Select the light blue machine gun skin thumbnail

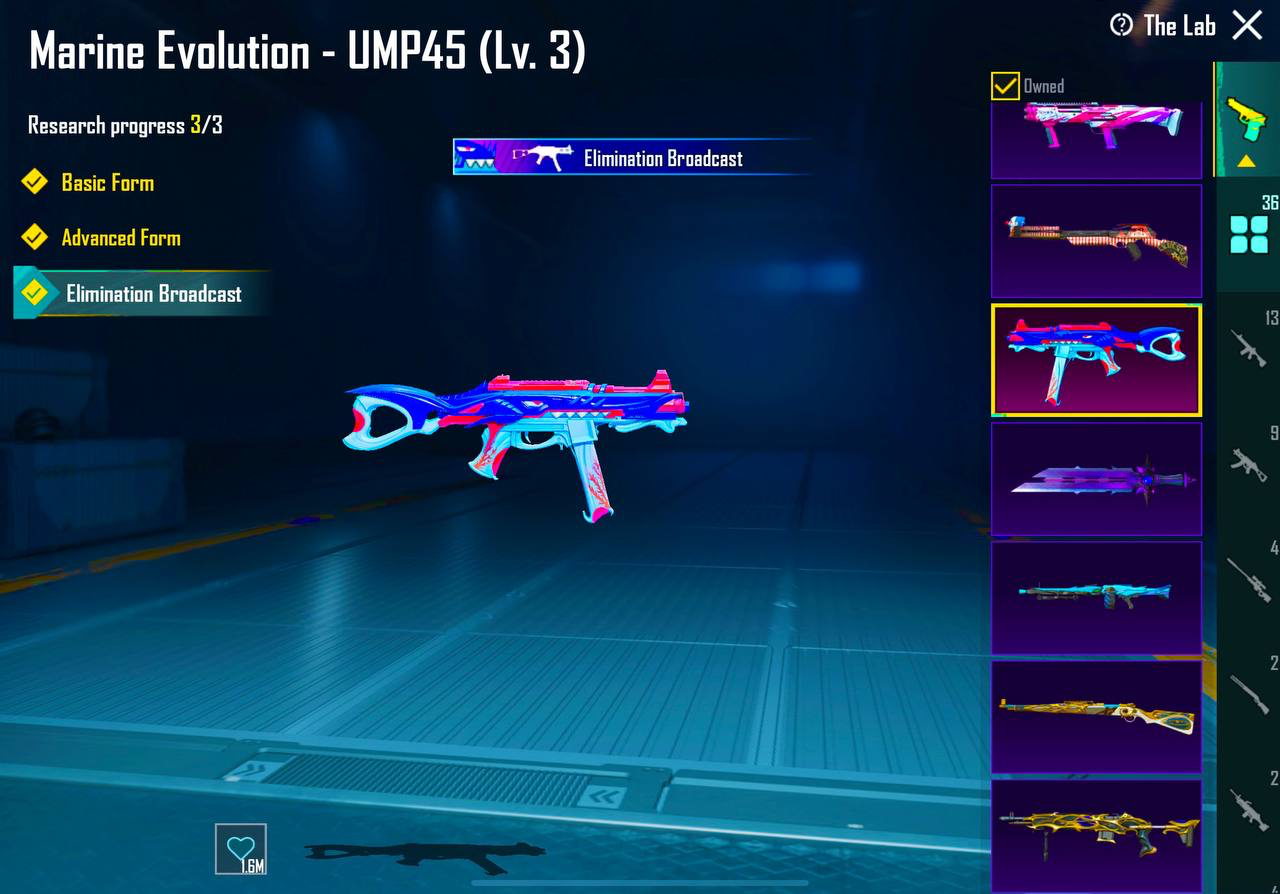(1096, 597)
